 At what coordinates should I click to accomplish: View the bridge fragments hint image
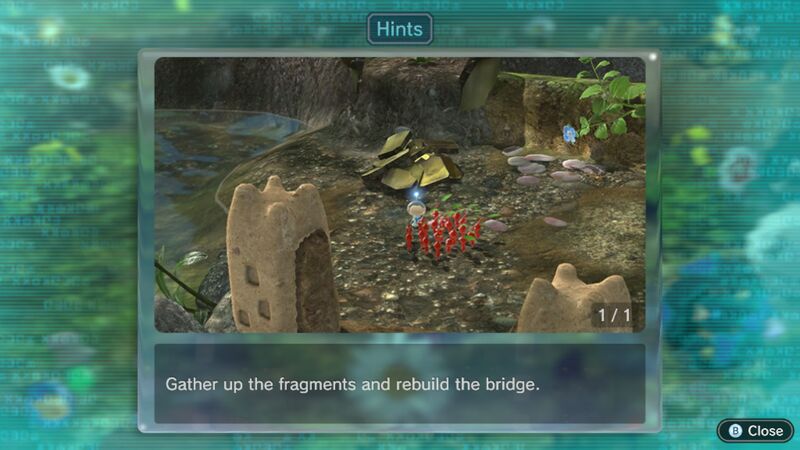(399, 195)
